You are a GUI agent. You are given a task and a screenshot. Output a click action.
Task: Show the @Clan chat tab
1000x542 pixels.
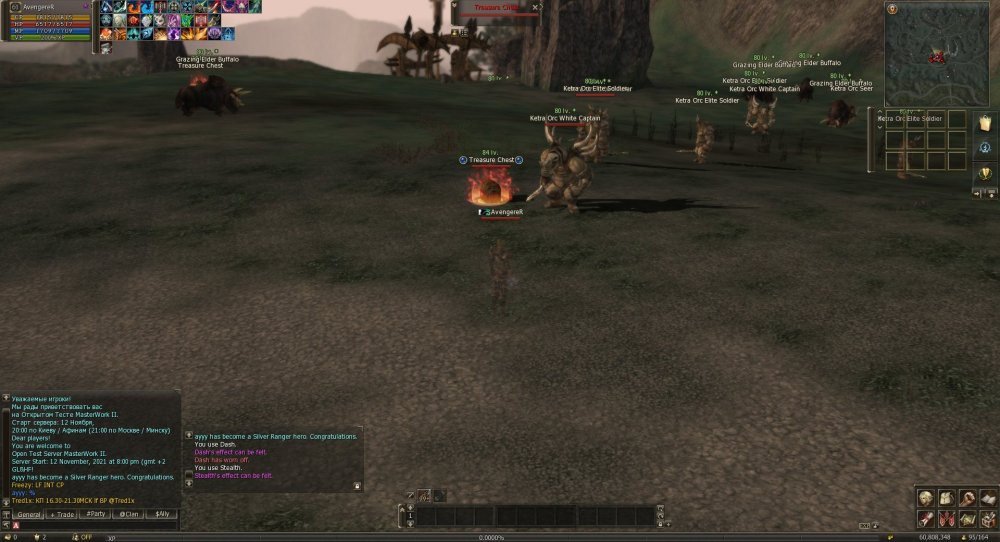(129, 514)
